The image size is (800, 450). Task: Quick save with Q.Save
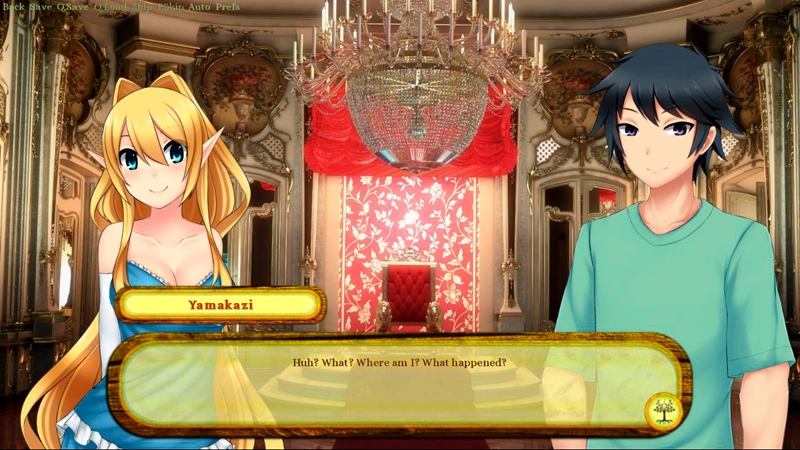72,7
